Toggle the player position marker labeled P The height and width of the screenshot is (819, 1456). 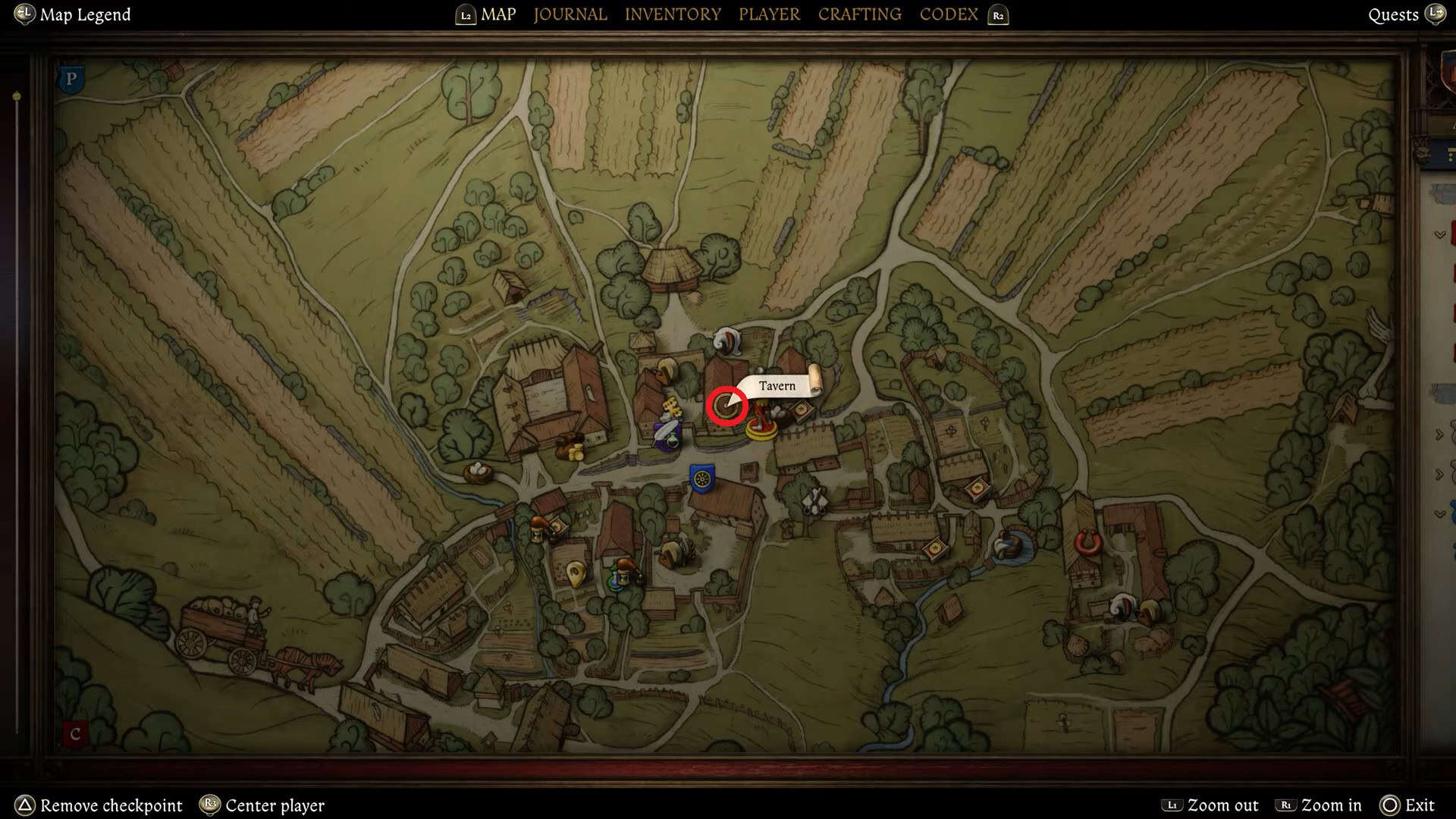point(71,78)
